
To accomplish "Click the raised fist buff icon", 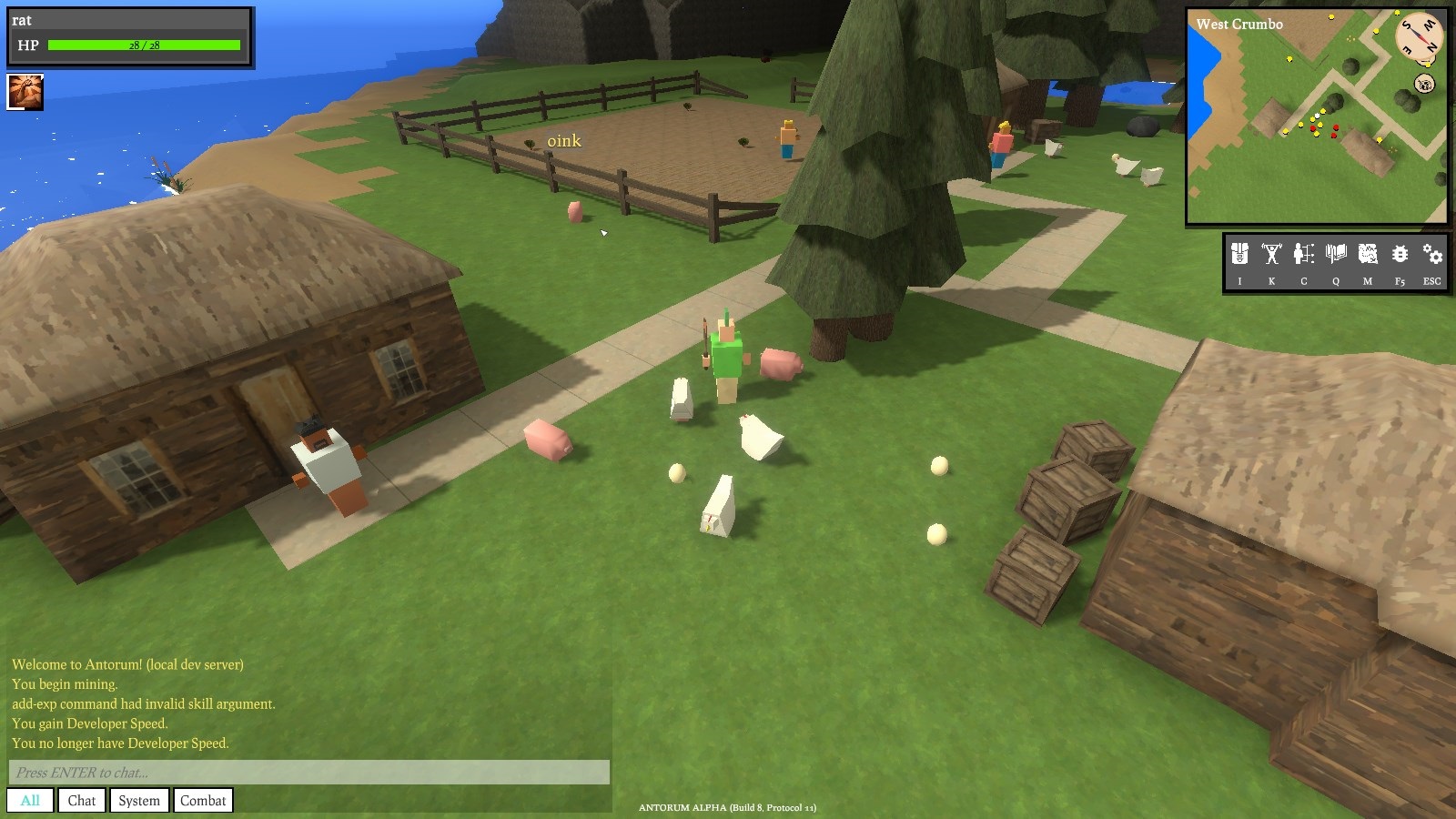I will [x=25, y=92].
